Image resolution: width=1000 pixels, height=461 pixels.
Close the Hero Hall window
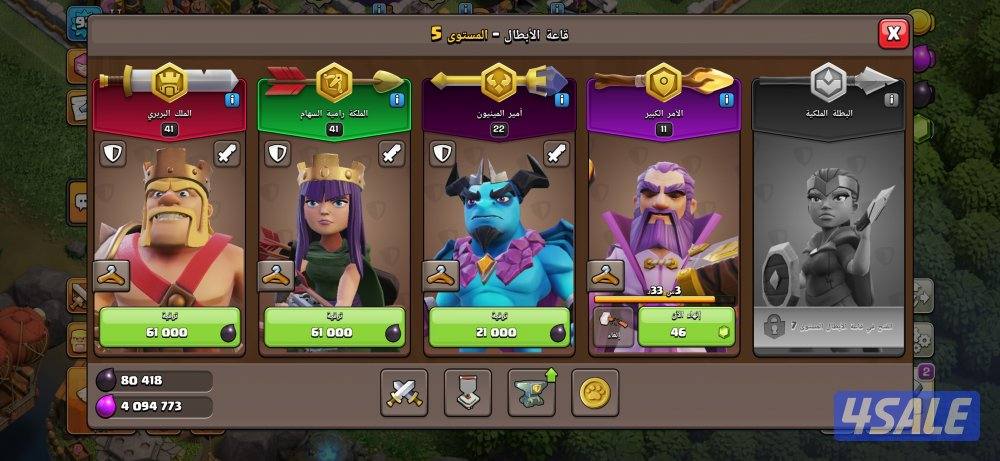click(892, 35)
